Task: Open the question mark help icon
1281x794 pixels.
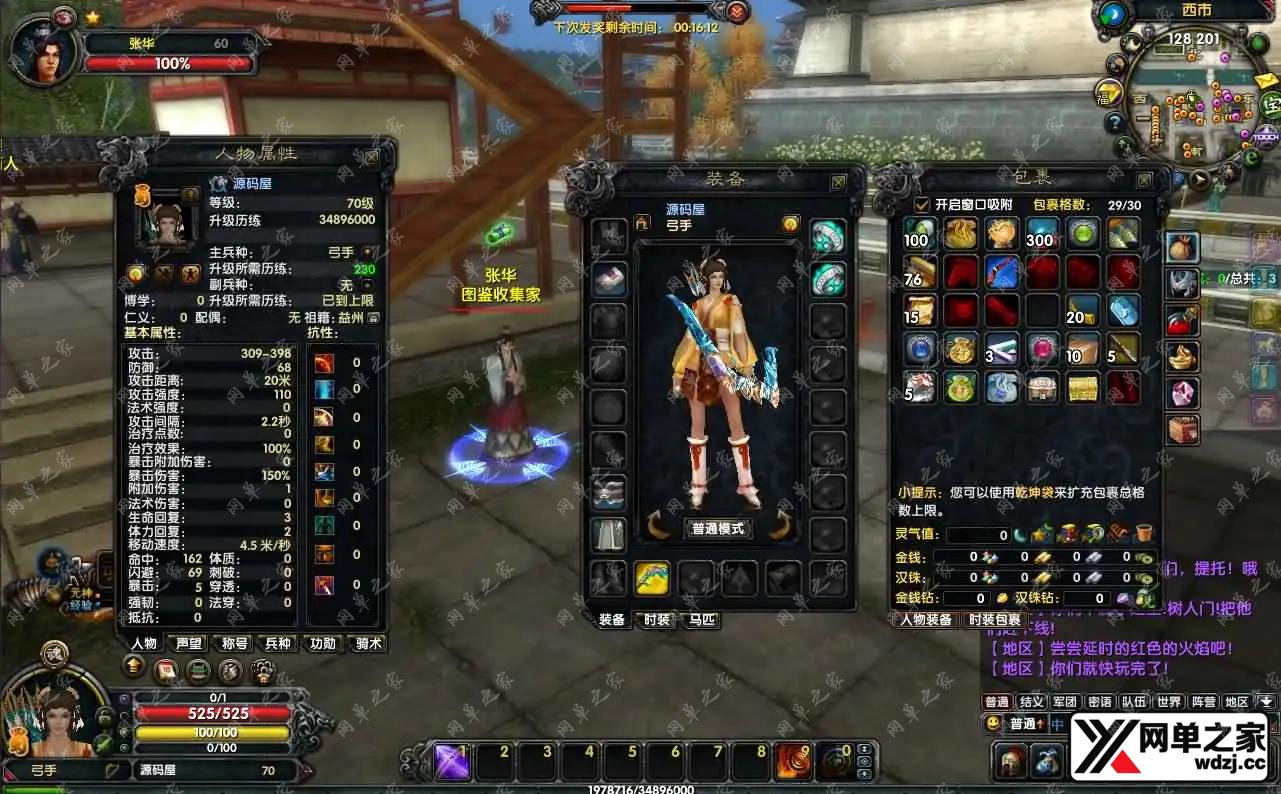Action: (x=1114, y=123)
